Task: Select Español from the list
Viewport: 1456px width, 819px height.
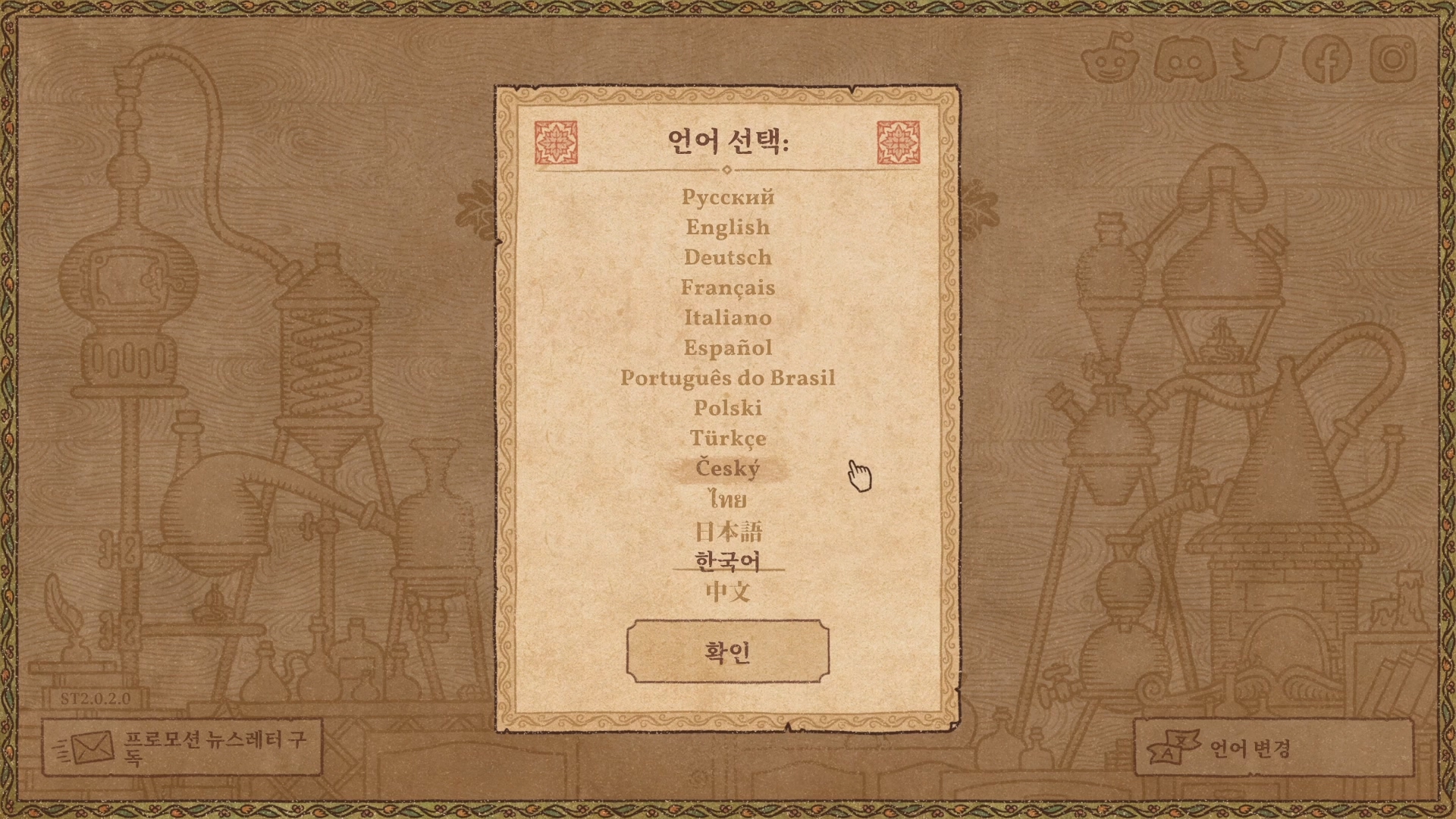Action: click(727, 348)
